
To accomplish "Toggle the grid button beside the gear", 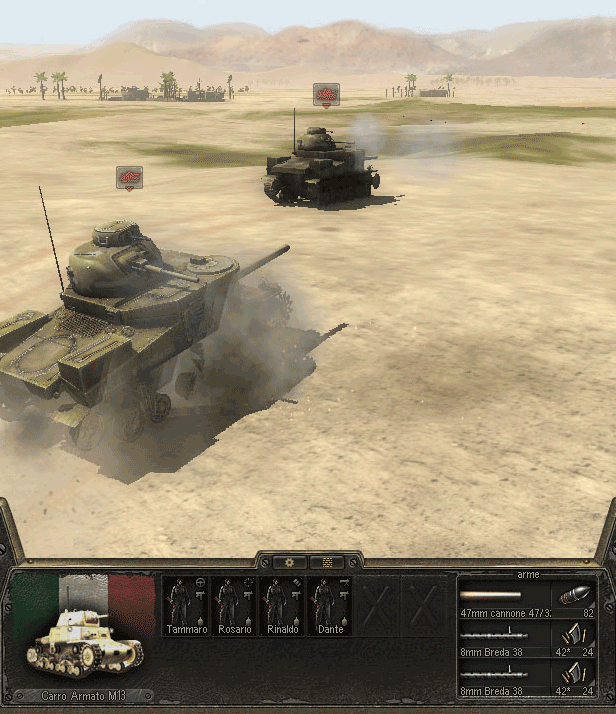I will coord(325,562).
